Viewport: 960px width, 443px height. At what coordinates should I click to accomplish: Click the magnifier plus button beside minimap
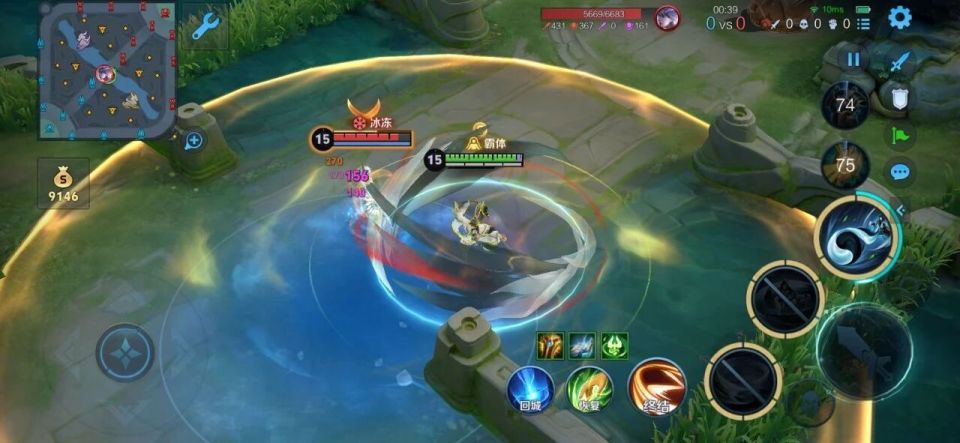pos(194,140)
